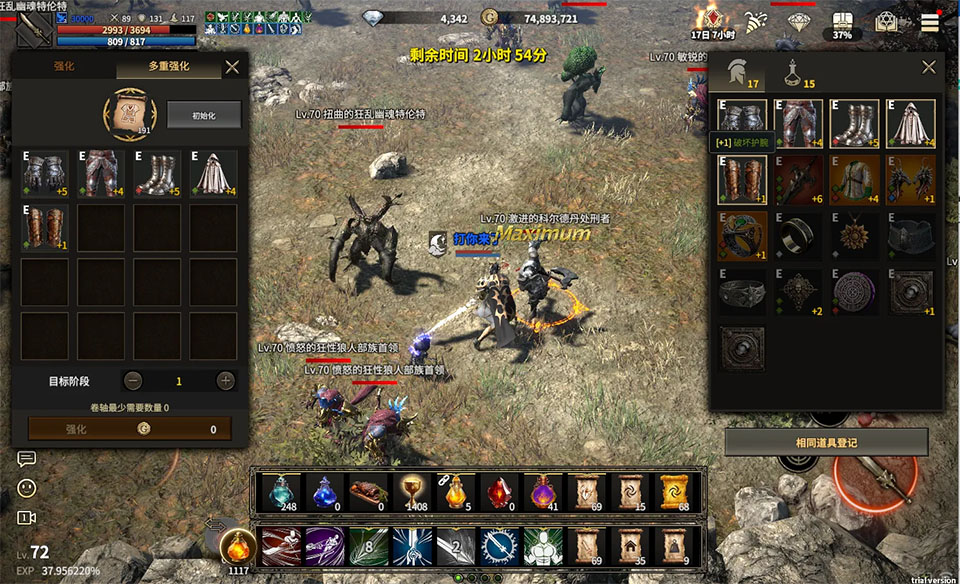This screenshot has height=584, width=960.
Task: Select the +6 weapon in the inventory
Action: (798, 179)
